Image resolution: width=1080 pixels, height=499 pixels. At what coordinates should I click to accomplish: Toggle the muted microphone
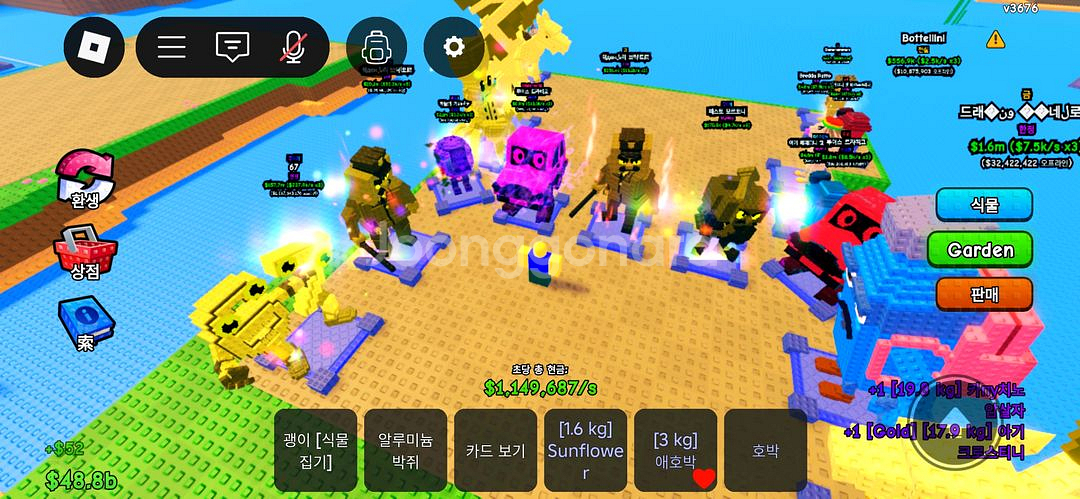pos(292,46)
